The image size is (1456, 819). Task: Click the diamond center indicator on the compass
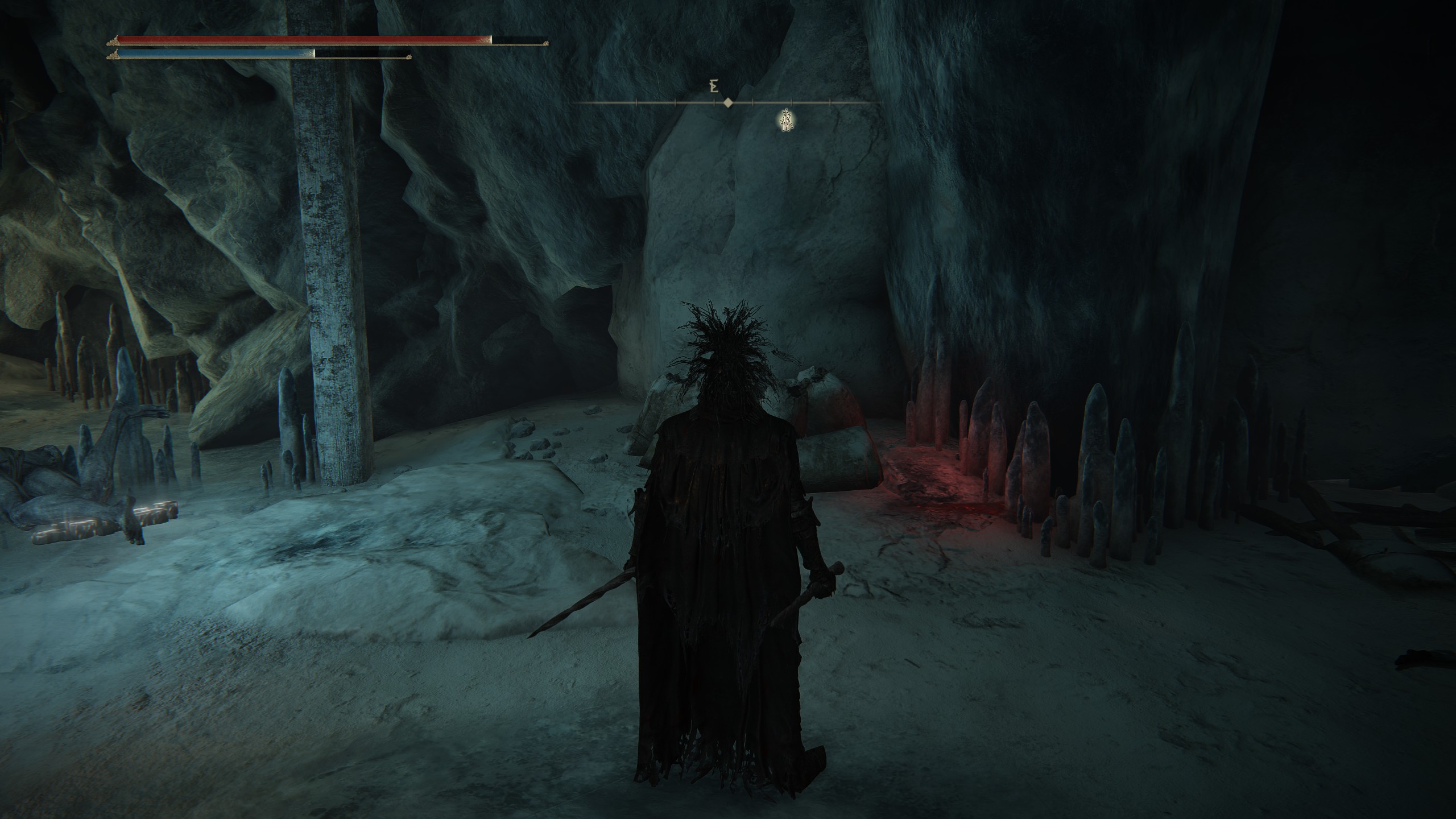[x=727, y=103]
